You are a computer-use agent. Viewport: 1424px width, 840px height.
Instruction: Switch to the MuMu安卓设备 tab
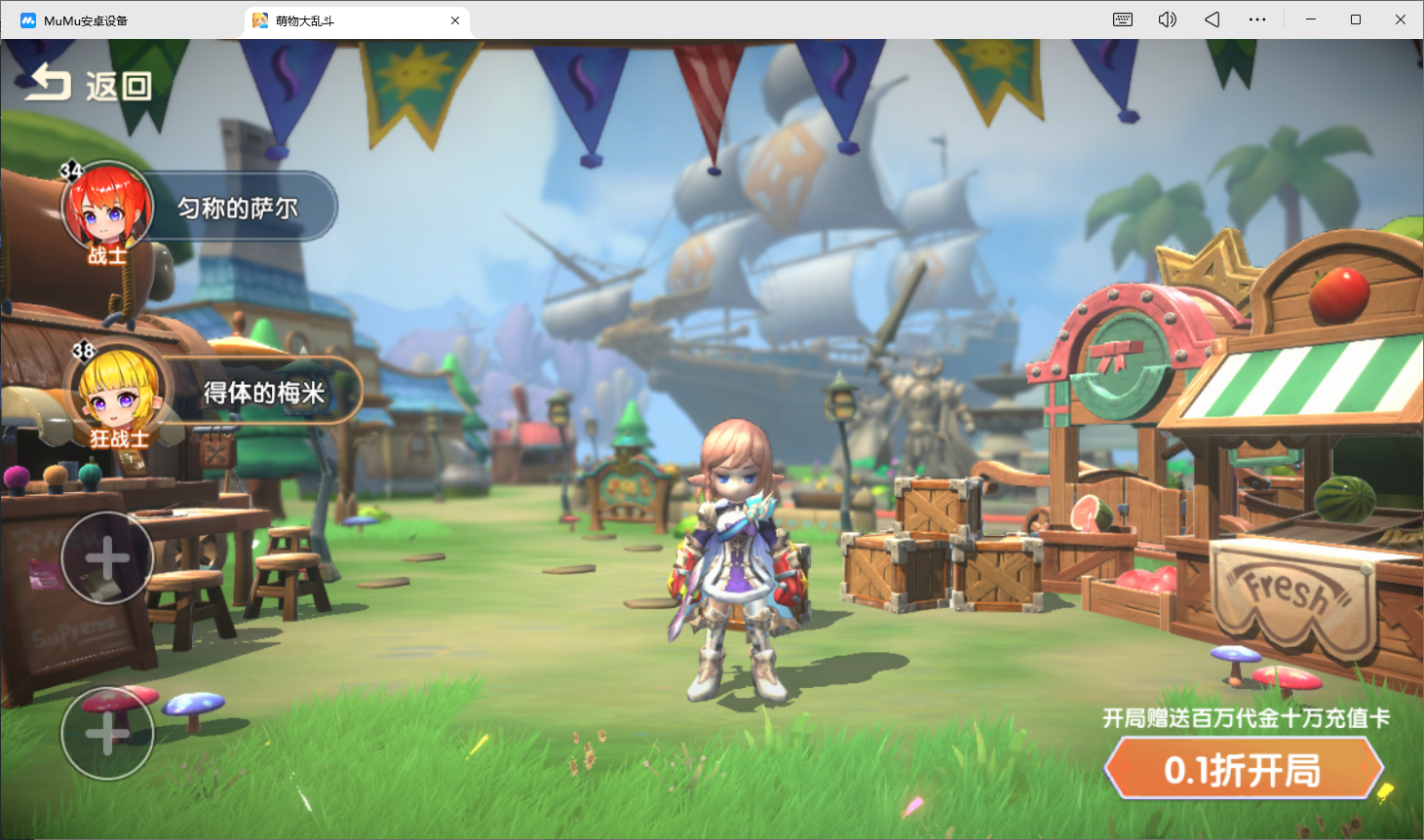[x=86, y=20]
